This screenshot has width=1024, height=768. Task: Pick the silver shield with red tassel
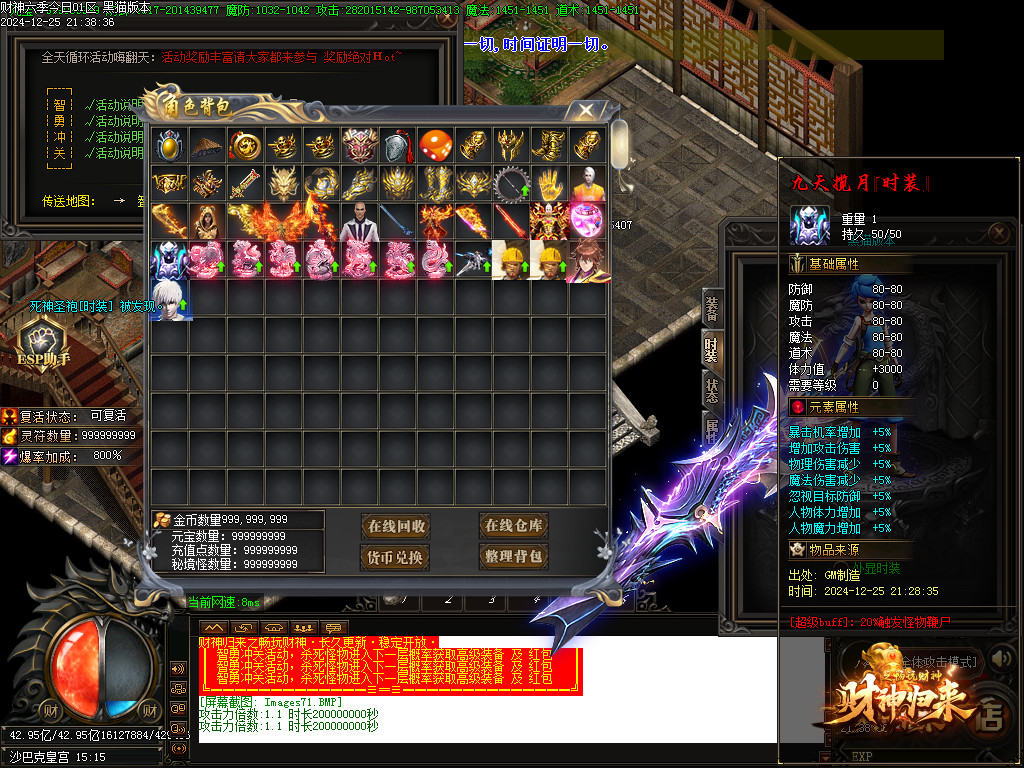[x=397, y=146]
